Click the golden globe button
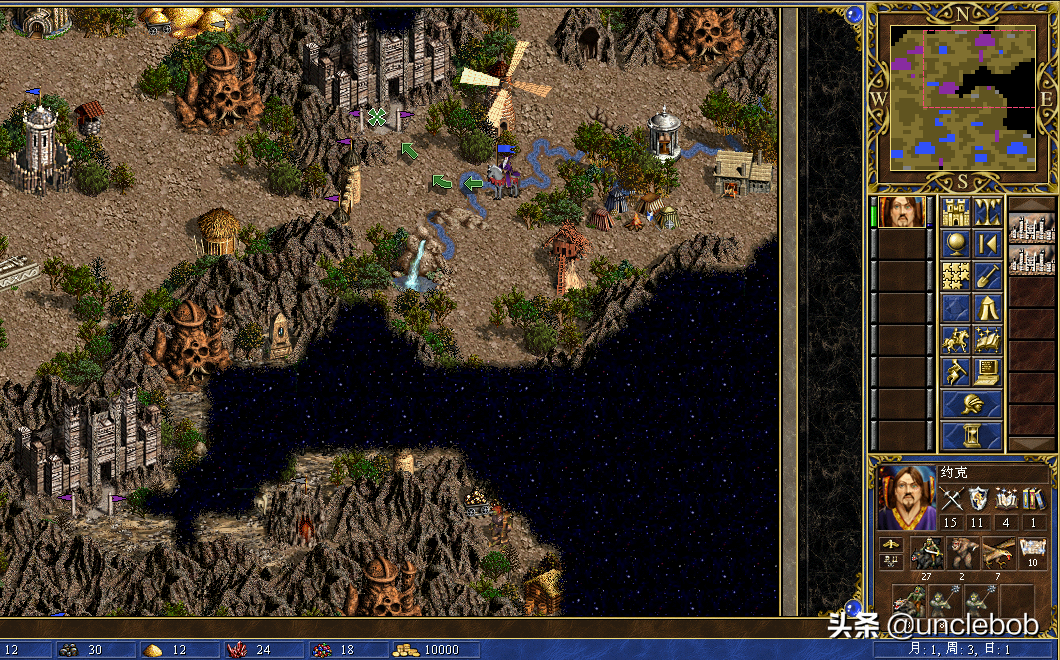 pyautogui.click(x=957, y=244)
